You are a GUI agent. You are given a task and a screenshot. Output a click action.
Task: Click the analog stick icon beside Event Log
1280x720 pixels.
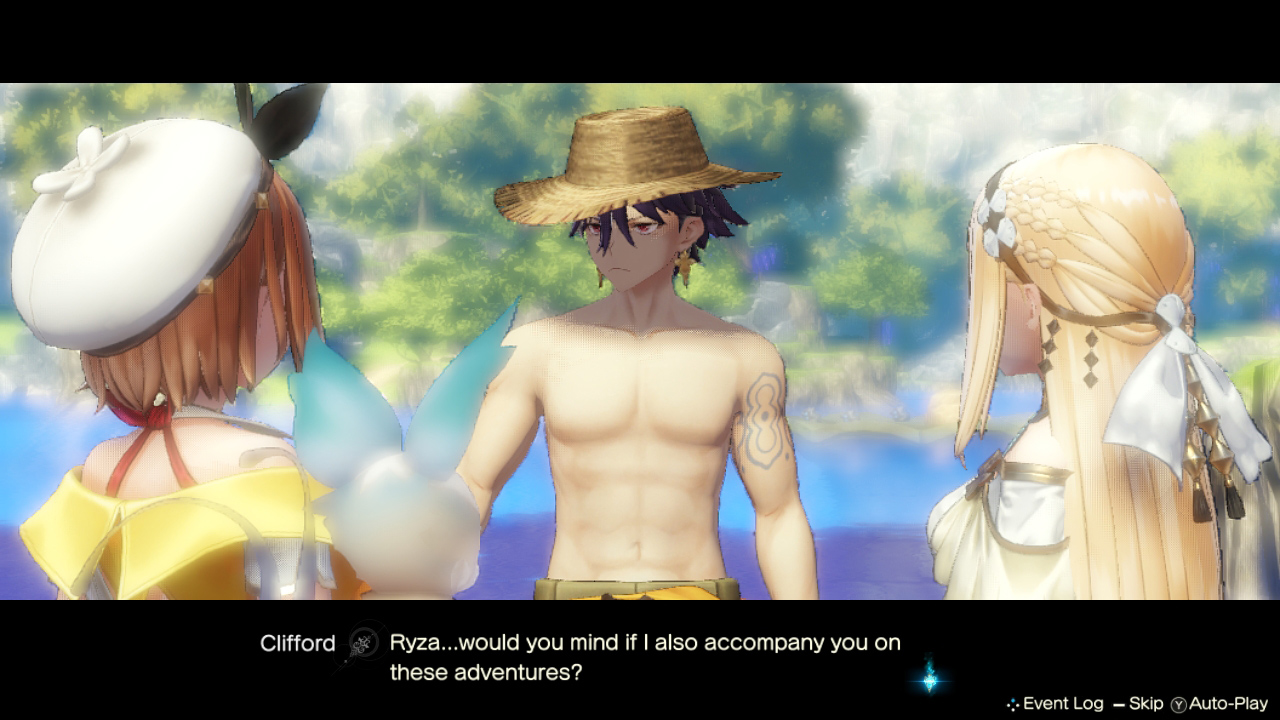pos(1013,704)
